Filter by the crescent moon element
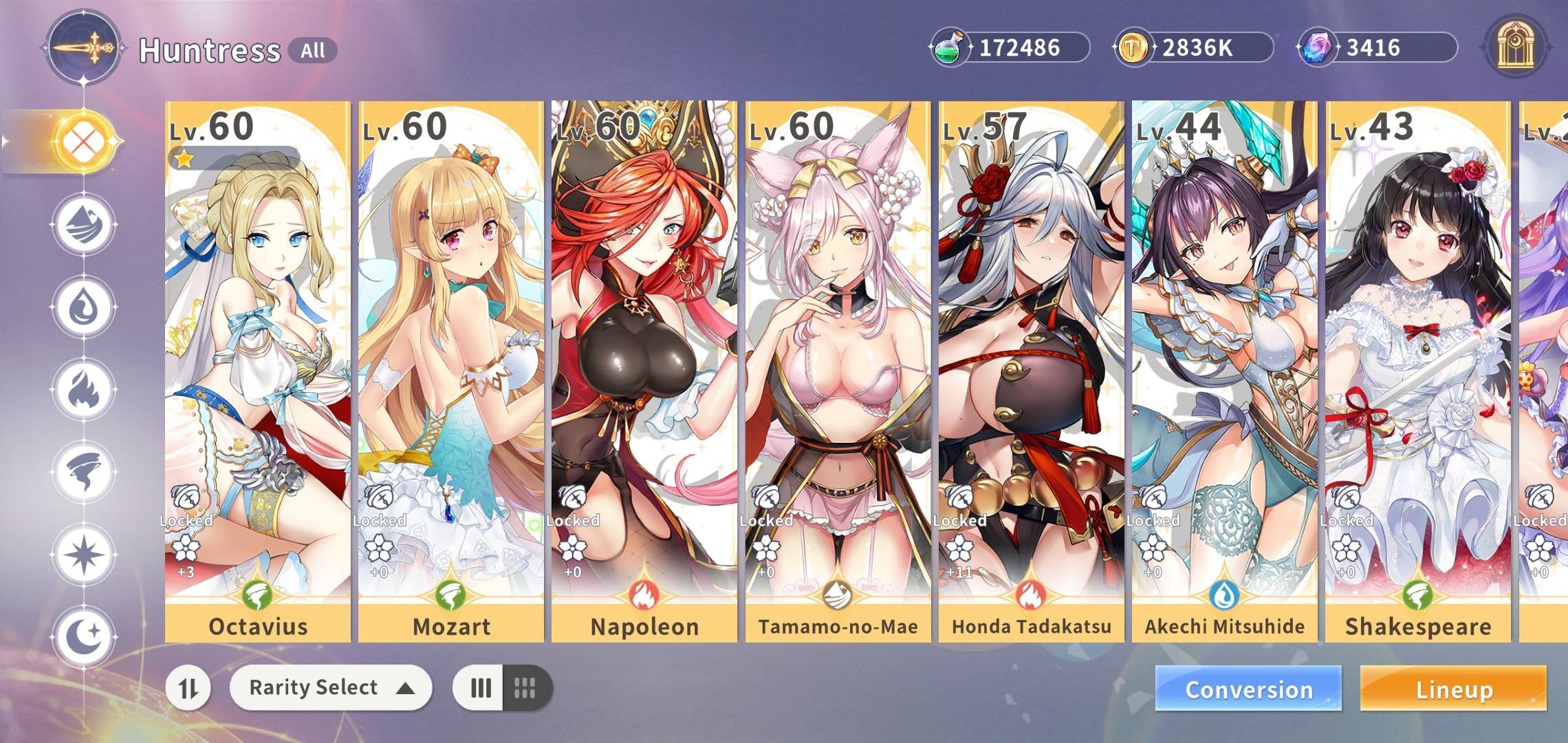This screenshot has width=1568, height=743. coord(84,636)
